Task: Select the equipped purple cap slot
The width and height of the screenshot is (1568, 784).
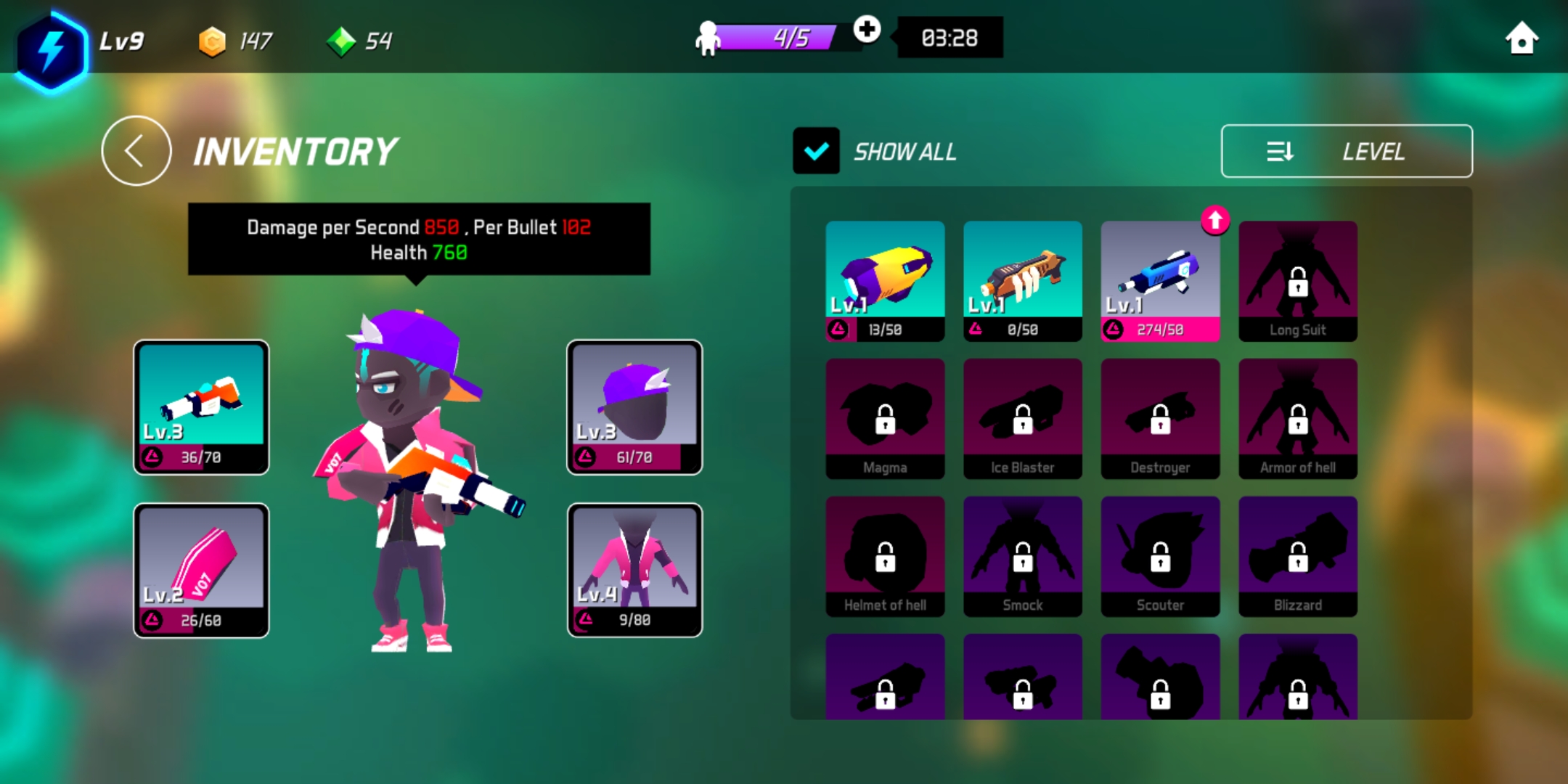Action: tap(634, 407)
